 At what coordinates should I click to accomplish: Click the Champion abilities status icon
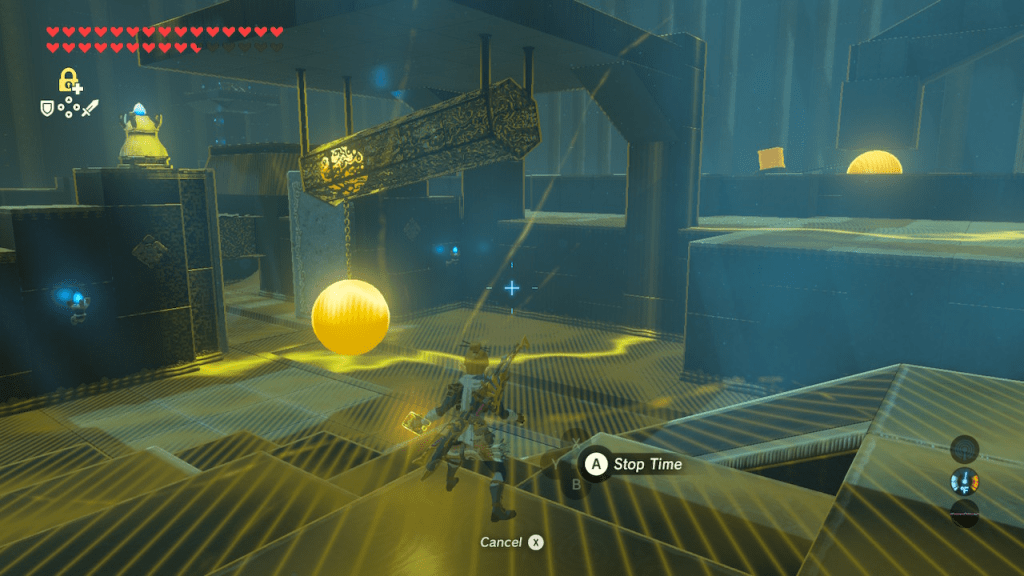(964, 482)
